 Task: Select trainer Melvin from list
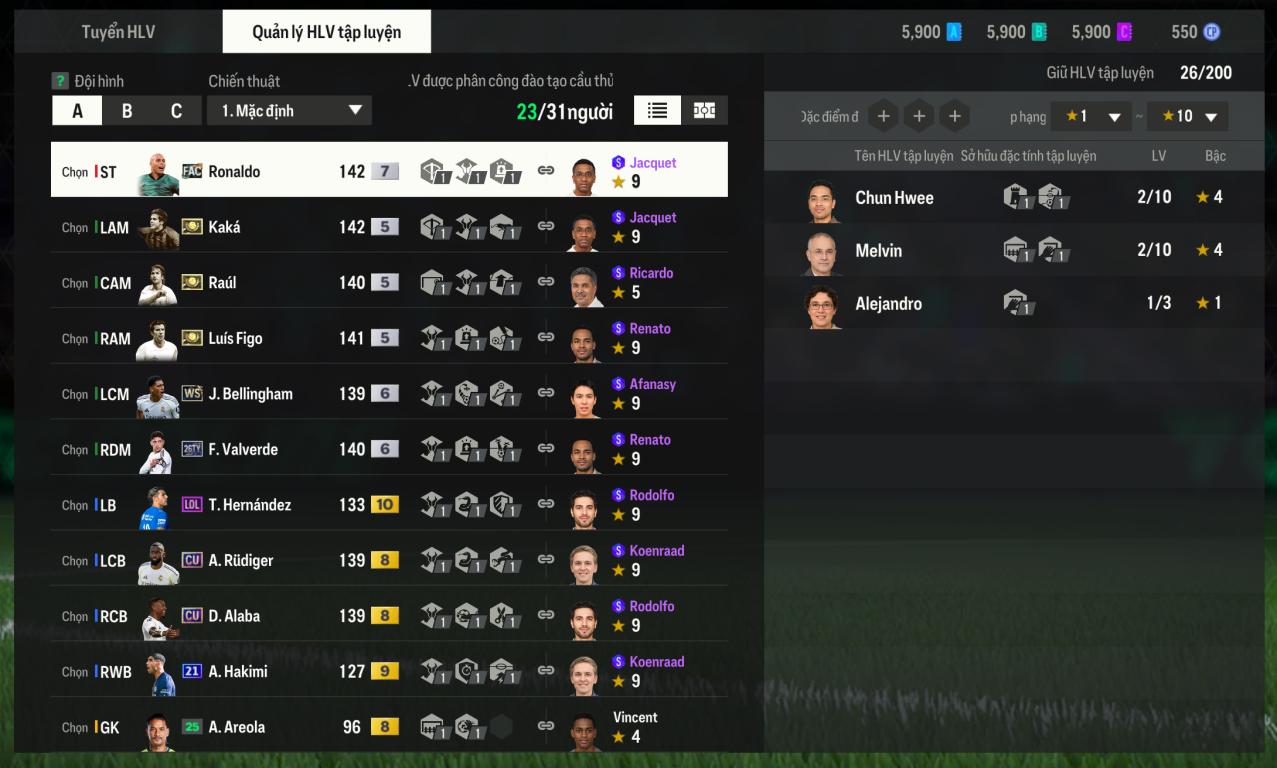click(878, 251)
